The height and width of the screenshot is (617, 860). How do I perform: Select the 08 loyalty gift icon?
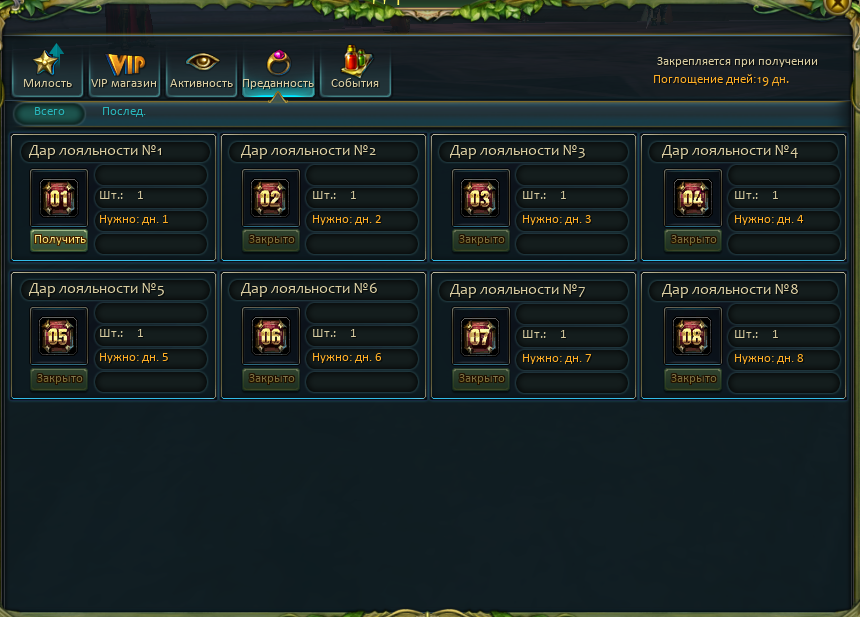tap(693, 336)
